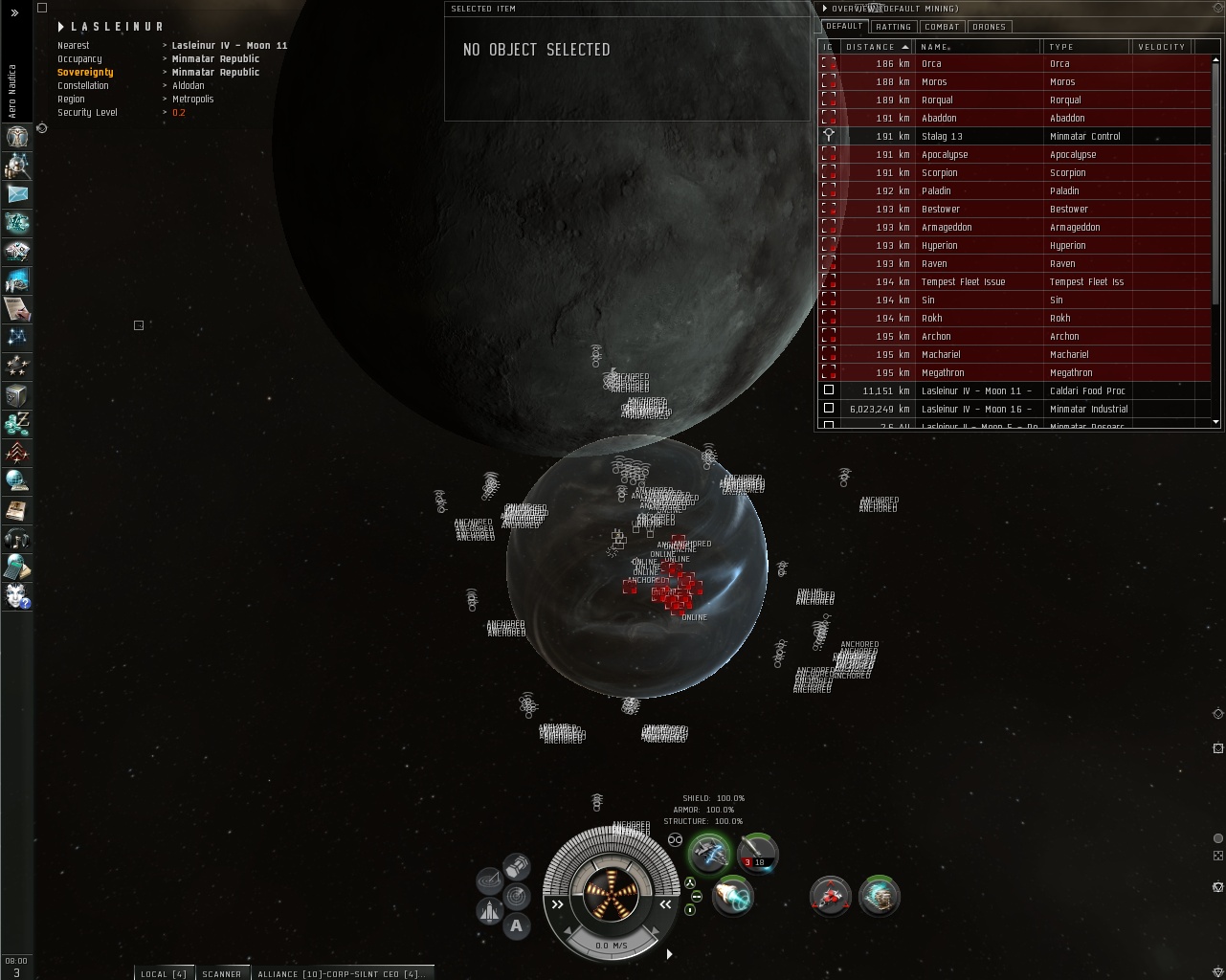Switch to the Alliance chat tab
Viewport: 1226px width, 980px height.
click(340, 973)
